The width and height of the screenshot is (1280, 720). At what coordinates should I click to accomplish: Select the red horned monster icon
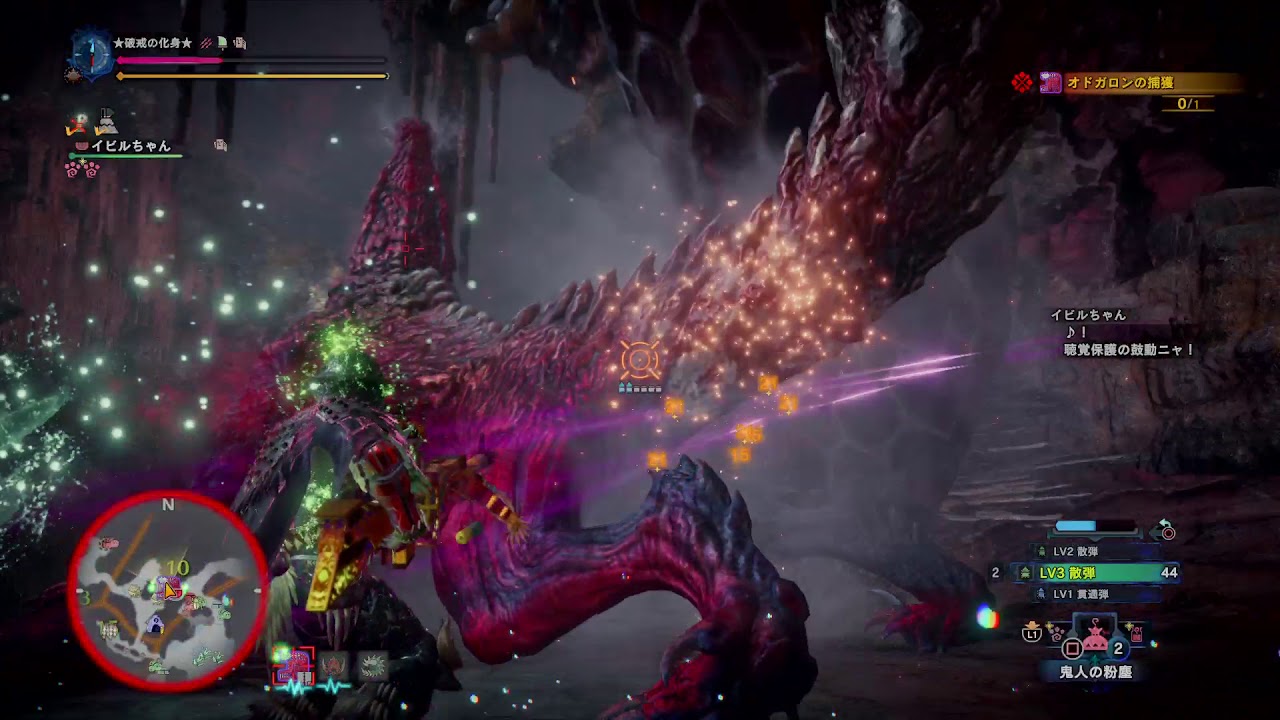pos(334,665)
